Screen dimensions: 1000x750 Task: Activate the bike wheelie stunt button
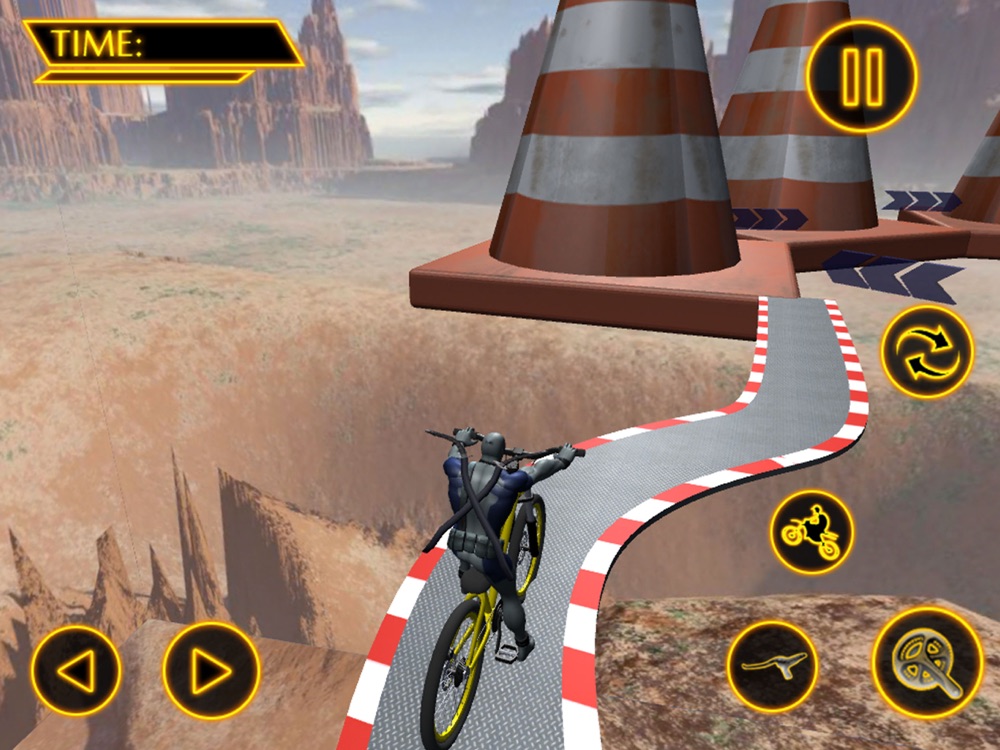pos(811,531)
